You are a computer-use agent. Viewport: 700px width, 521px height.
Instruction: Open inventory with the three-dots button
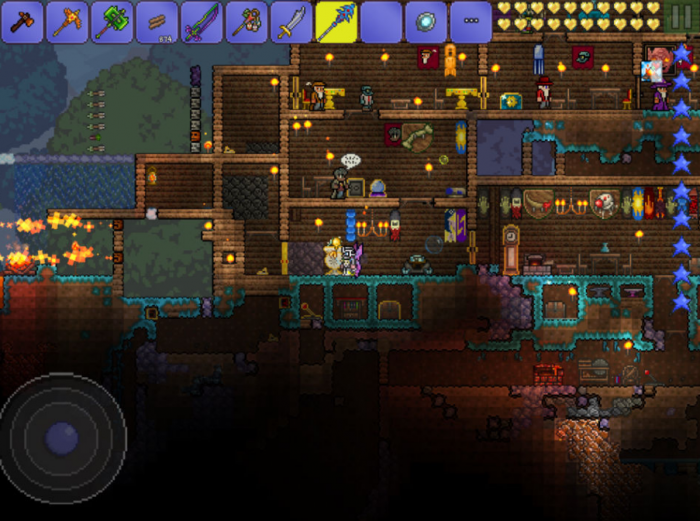471,22
